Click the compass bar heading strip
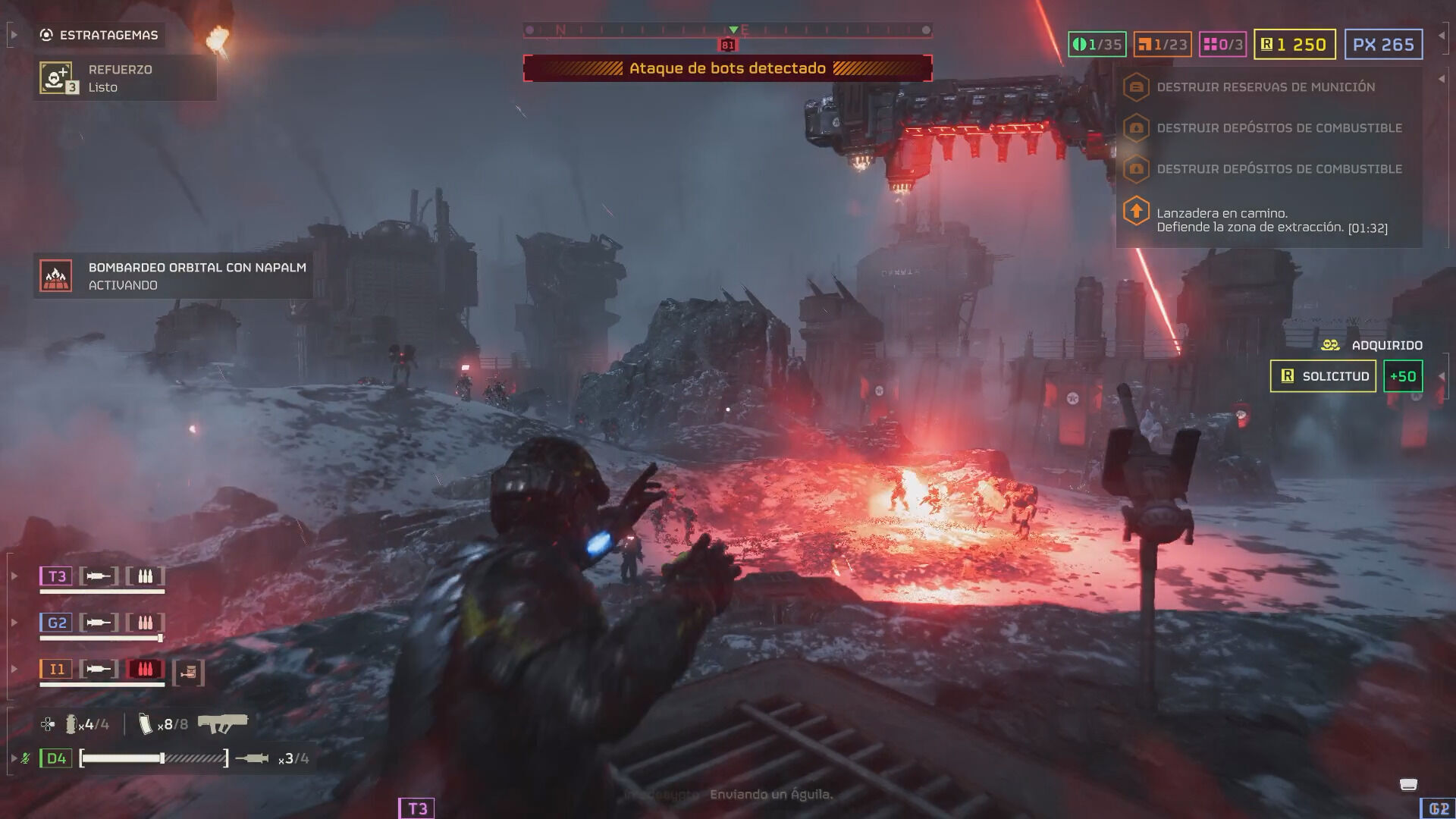This screenshot has width=1456, height=819. click(727, 30)
